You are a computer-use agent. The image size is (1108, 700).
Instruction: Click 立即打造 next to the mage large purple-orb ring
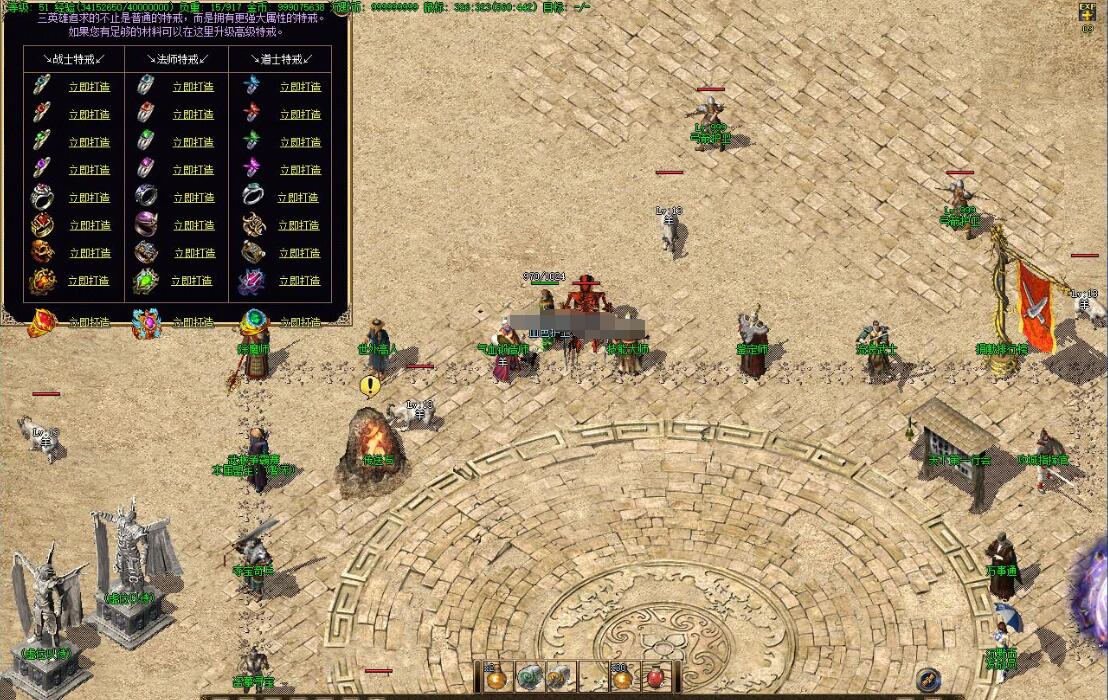pos(193,226)
